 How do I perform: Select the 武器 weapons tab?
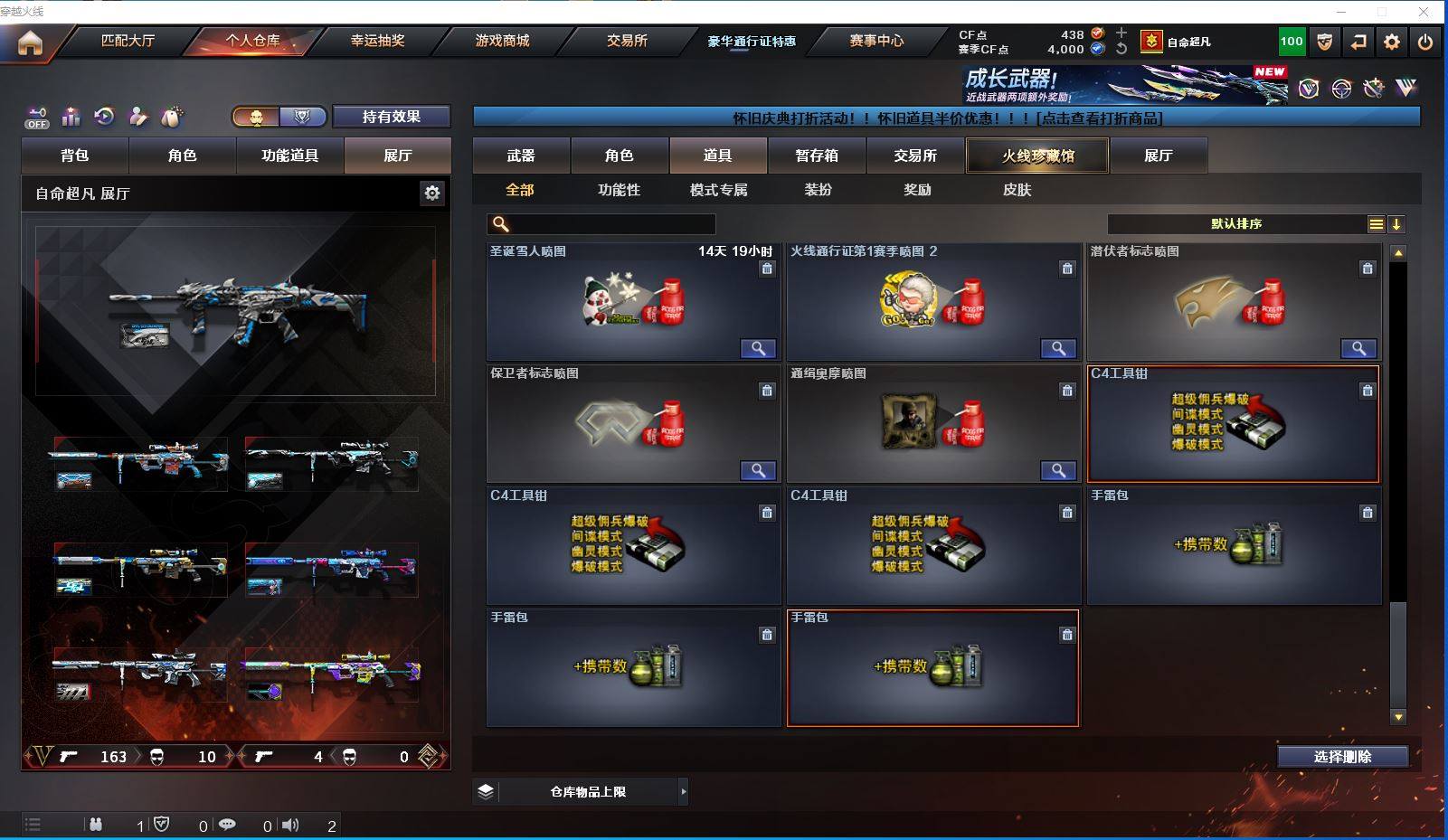(521, 156)
